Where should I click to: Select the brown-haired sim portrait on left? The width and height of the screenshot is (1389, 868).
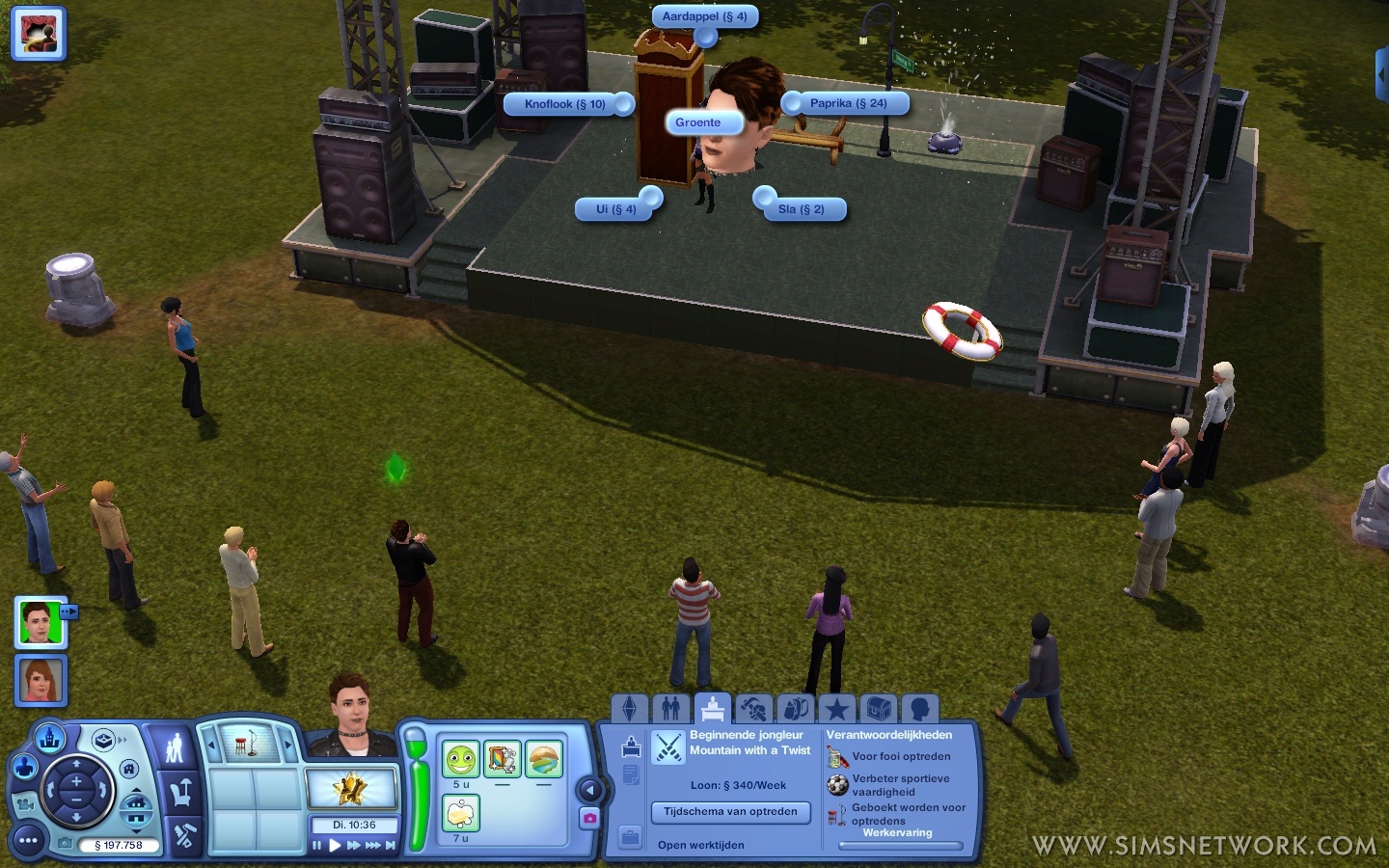coord(41,680)
